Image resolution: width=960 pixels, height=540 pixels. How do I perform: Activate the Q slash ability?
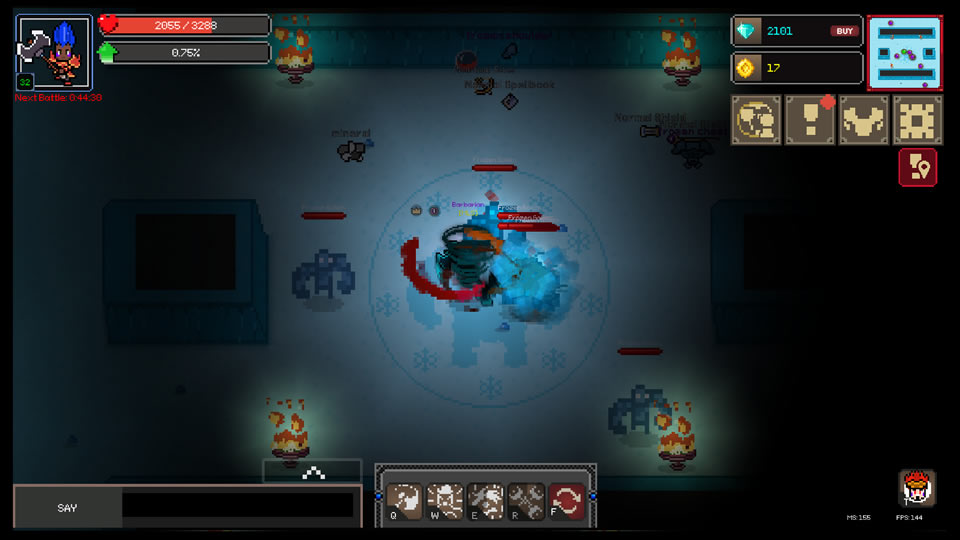(405, 500)
